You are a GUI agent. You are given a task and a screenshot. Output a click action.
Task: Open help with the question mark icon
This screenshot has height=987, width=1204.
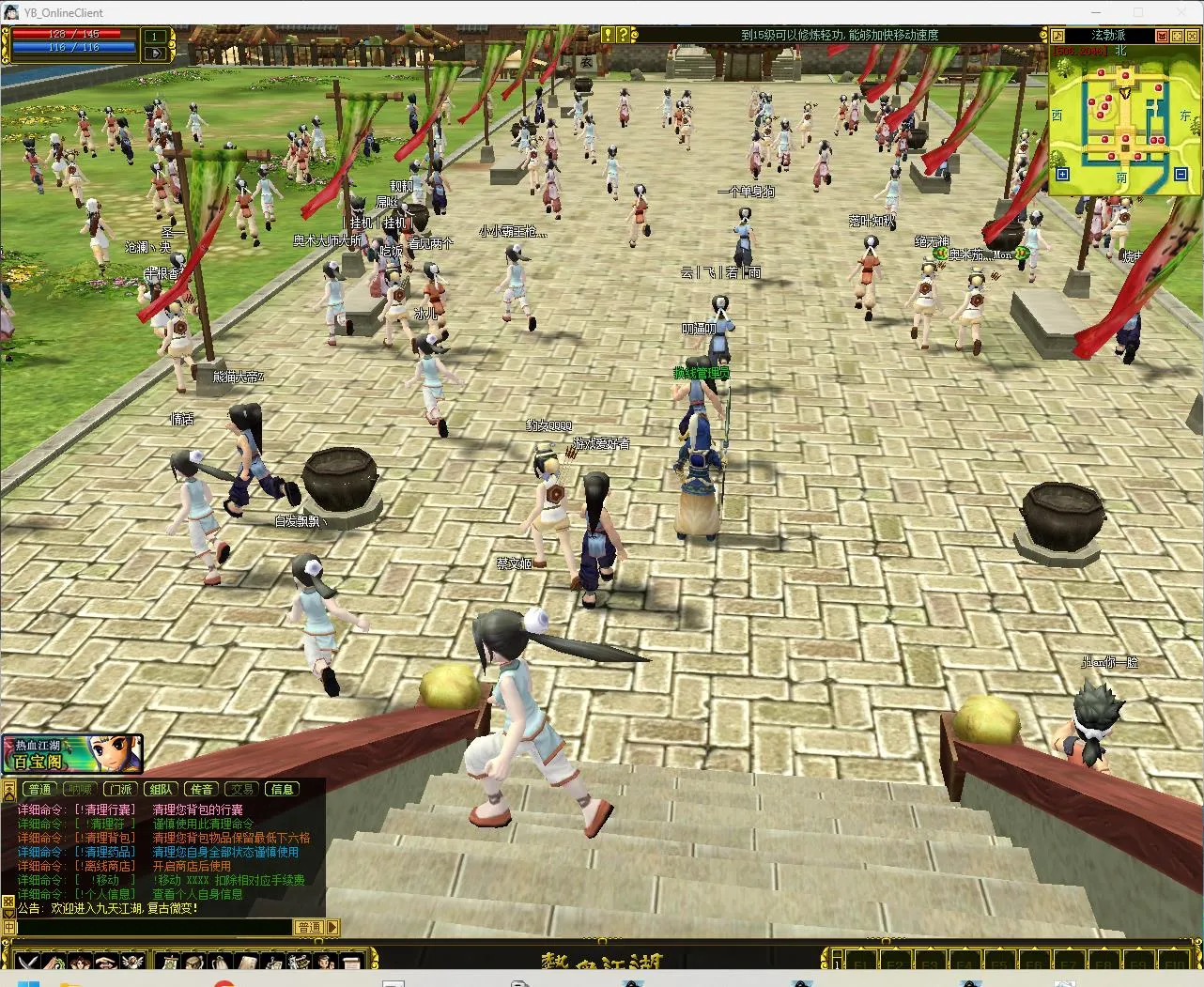622,35
